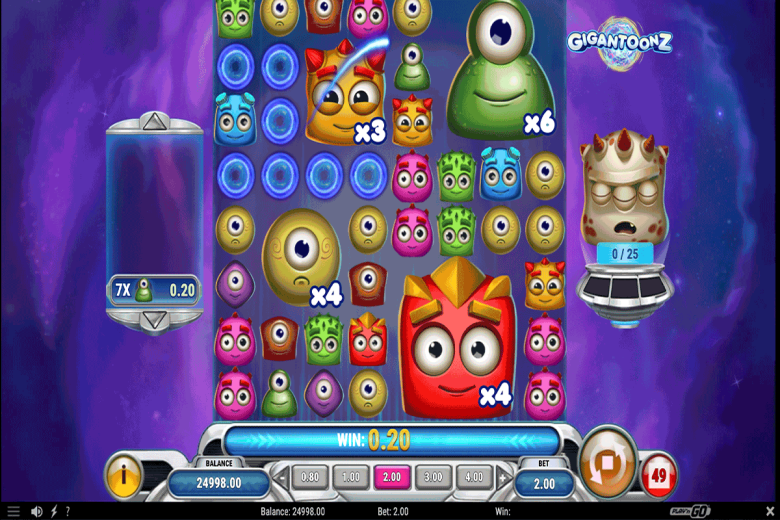Set the bet to 3.00
Viewport: 780px width, 520px height.
click(x=433, y=477)
